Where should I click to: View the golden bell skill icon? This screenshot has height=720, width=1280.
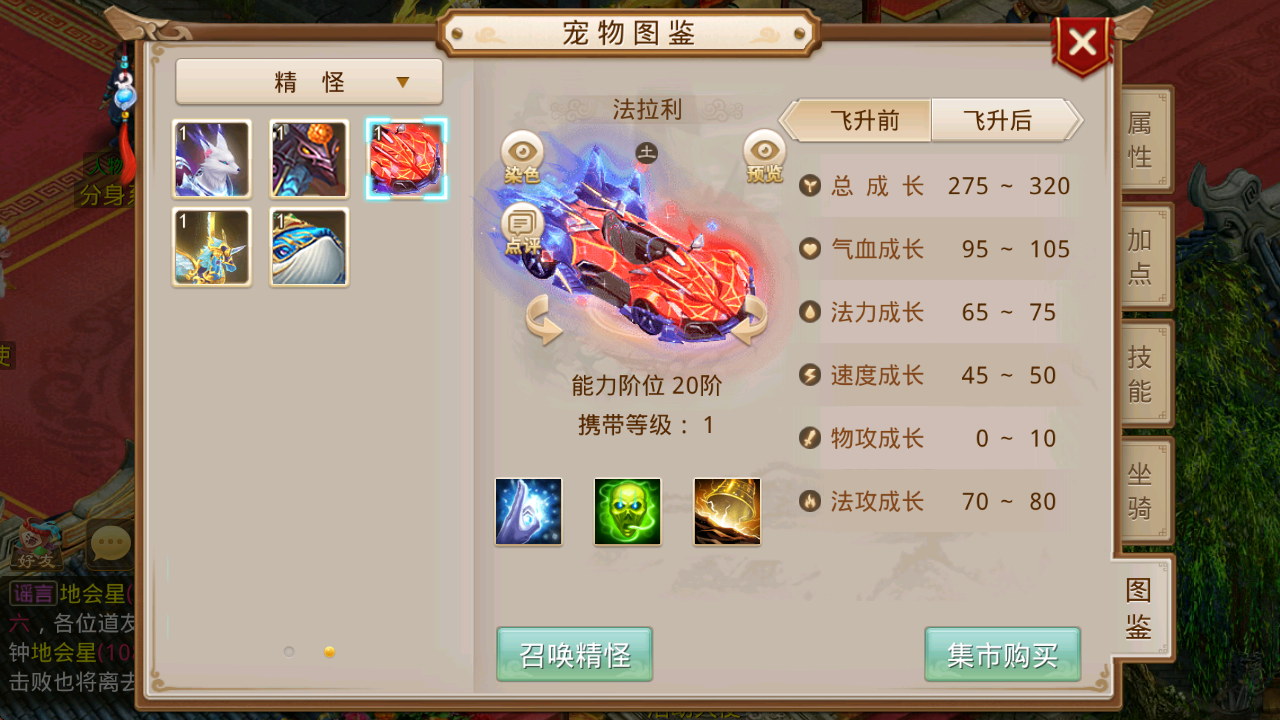727,511
